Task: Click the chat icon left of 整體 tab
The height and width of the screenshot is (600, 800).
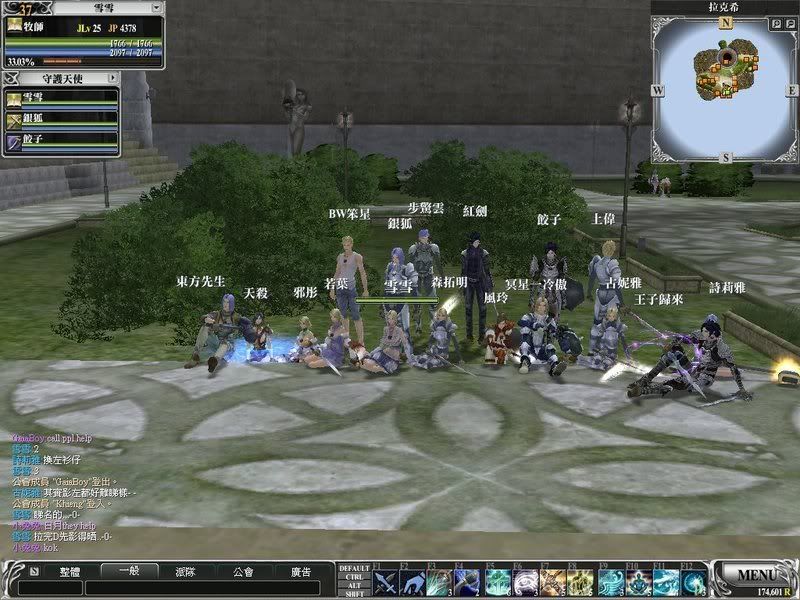Action: coord(34,572)
